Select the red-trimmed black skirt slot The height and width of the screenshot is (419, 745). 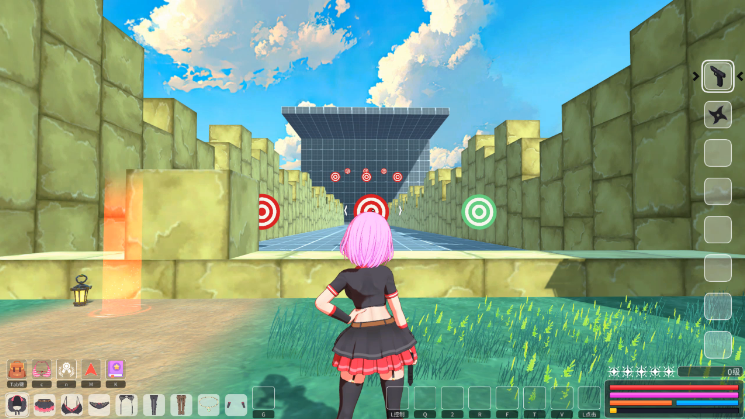click(46, 404)
